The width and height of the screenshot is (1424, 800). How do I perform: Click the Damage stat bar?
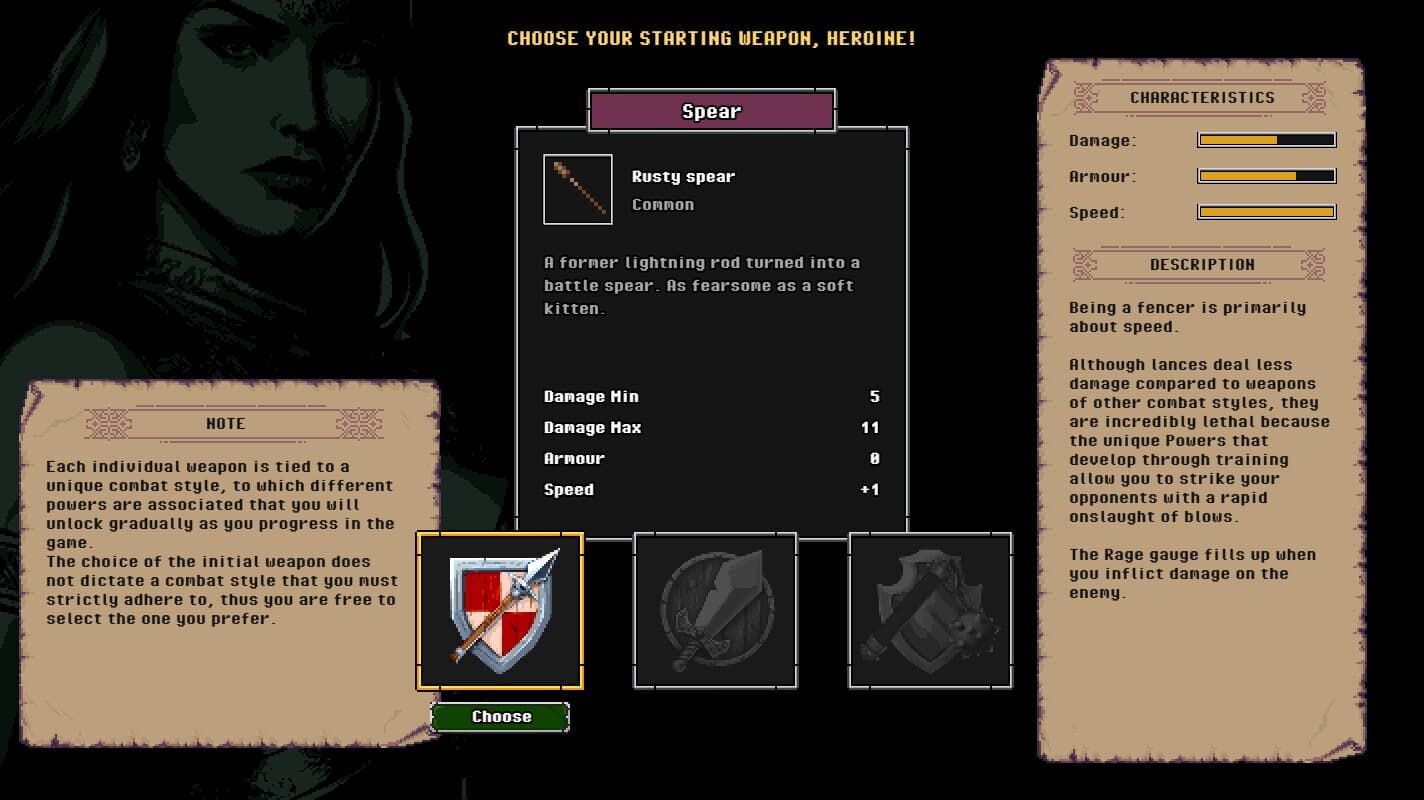[1267, 140]
